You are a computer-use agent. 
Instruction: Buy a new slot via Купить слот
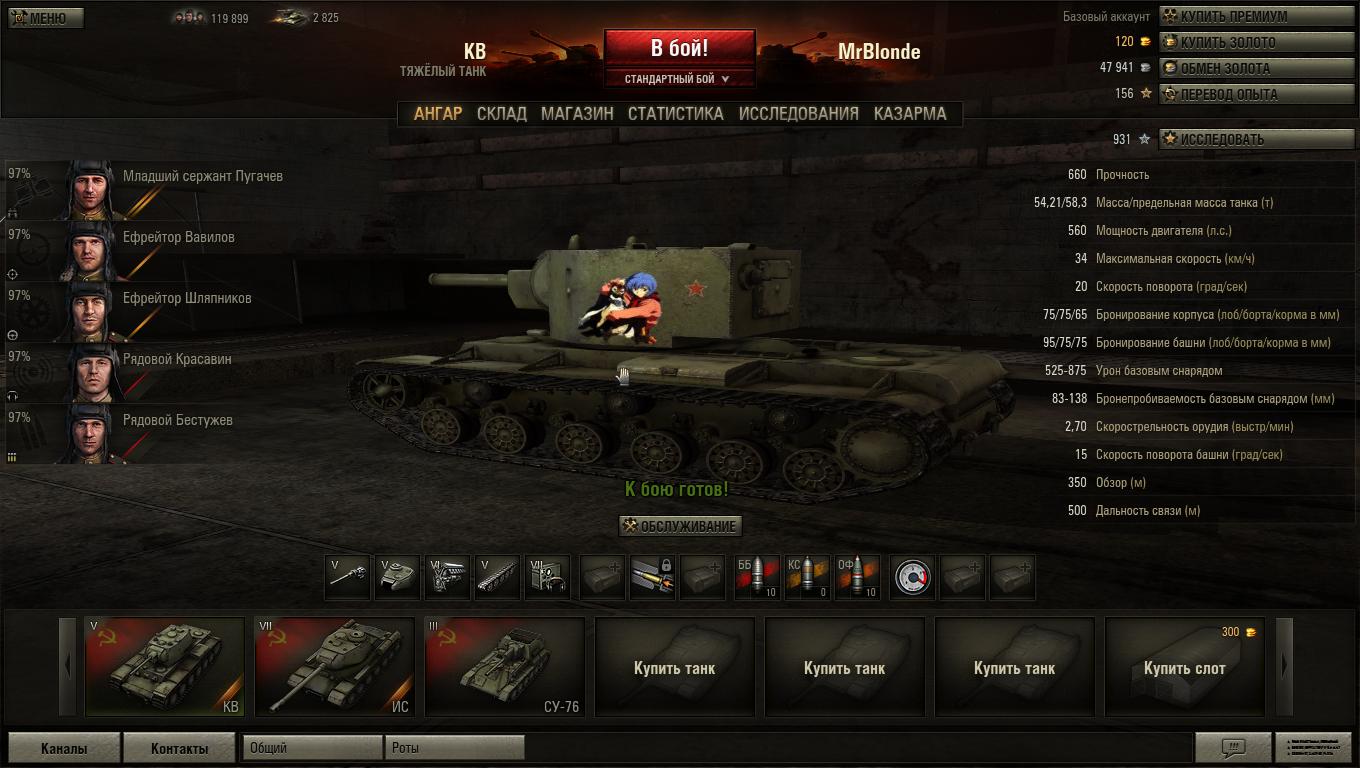tap(1184, 668)
